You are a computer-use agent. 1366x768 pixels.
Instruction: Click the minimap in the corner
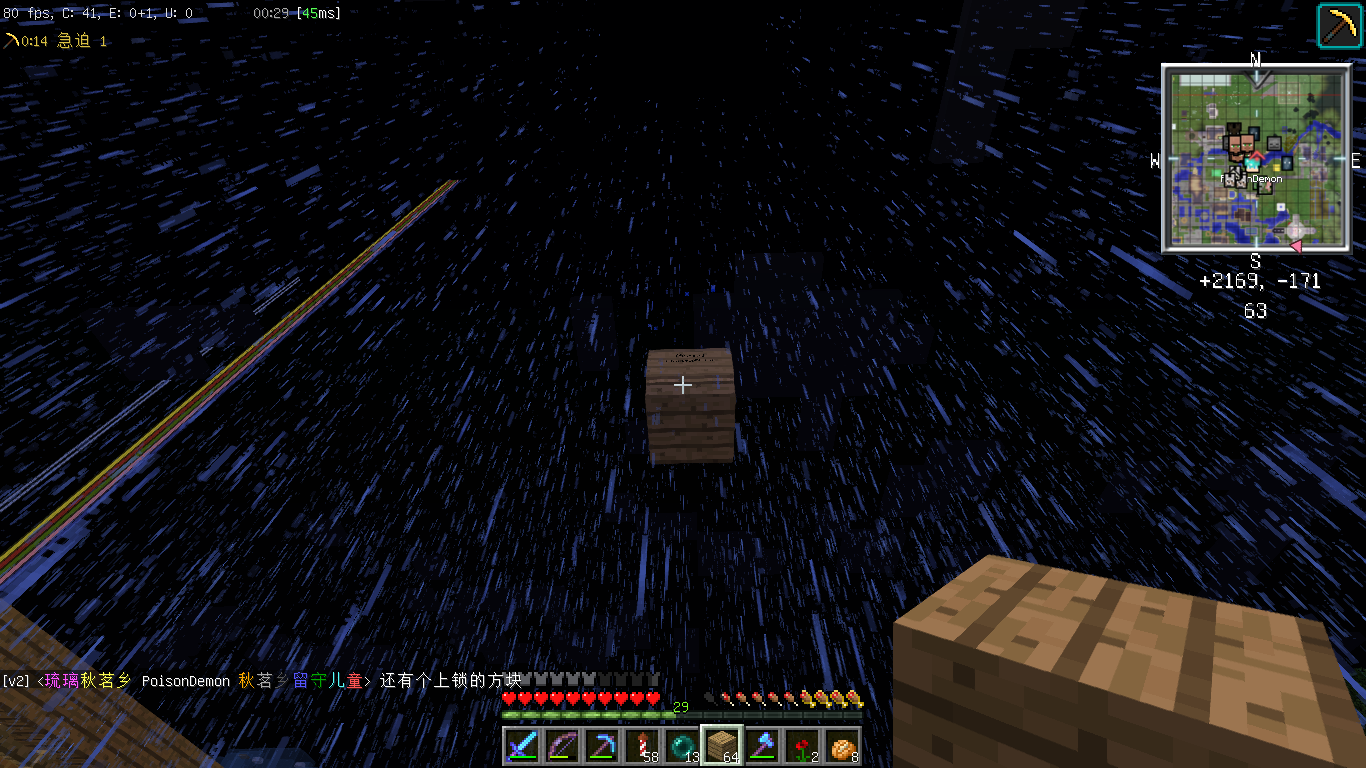click(1255, 157)
